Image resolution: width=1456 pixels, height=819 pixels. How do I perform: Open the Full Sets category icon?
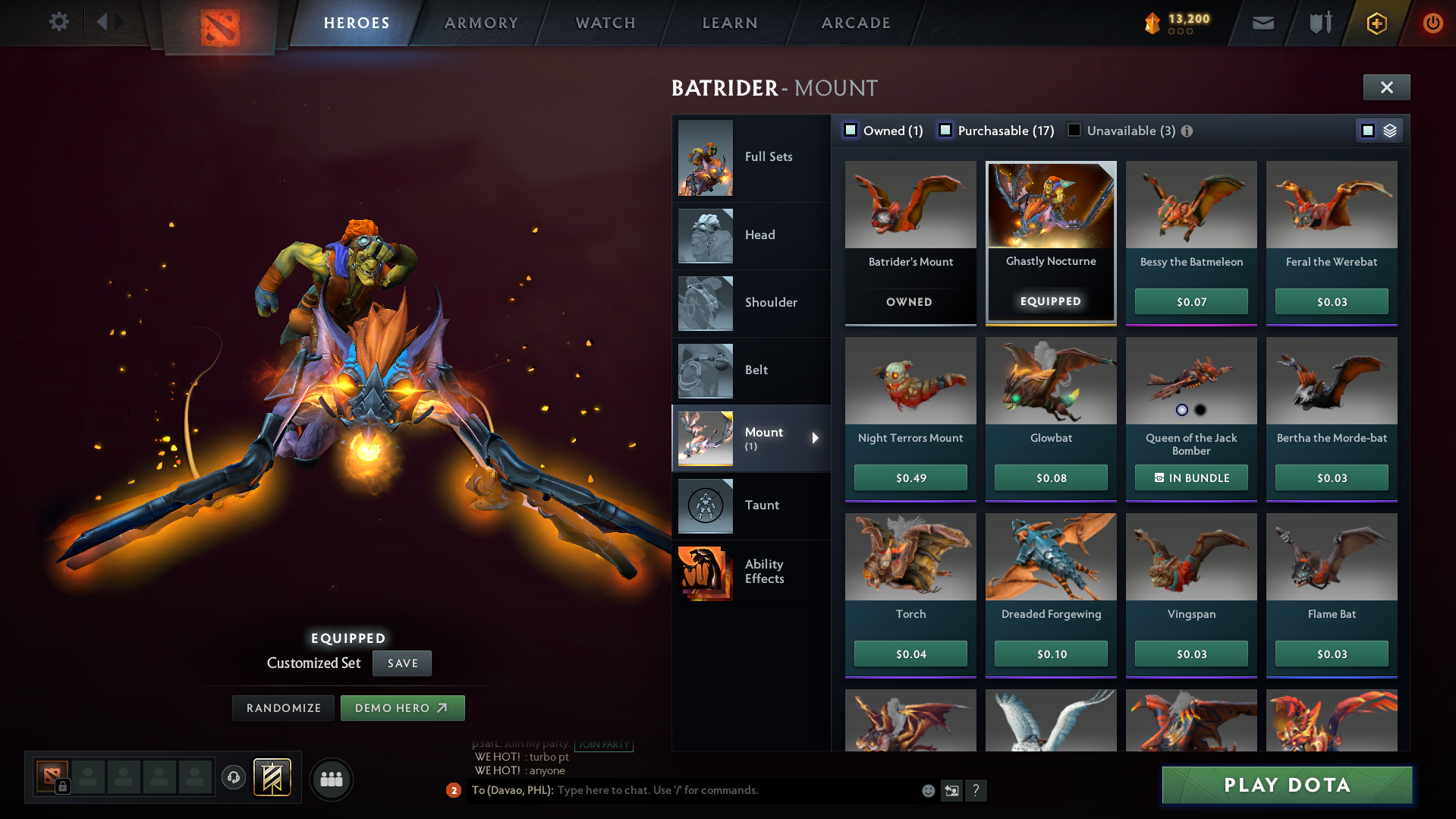tap(705, 158)
